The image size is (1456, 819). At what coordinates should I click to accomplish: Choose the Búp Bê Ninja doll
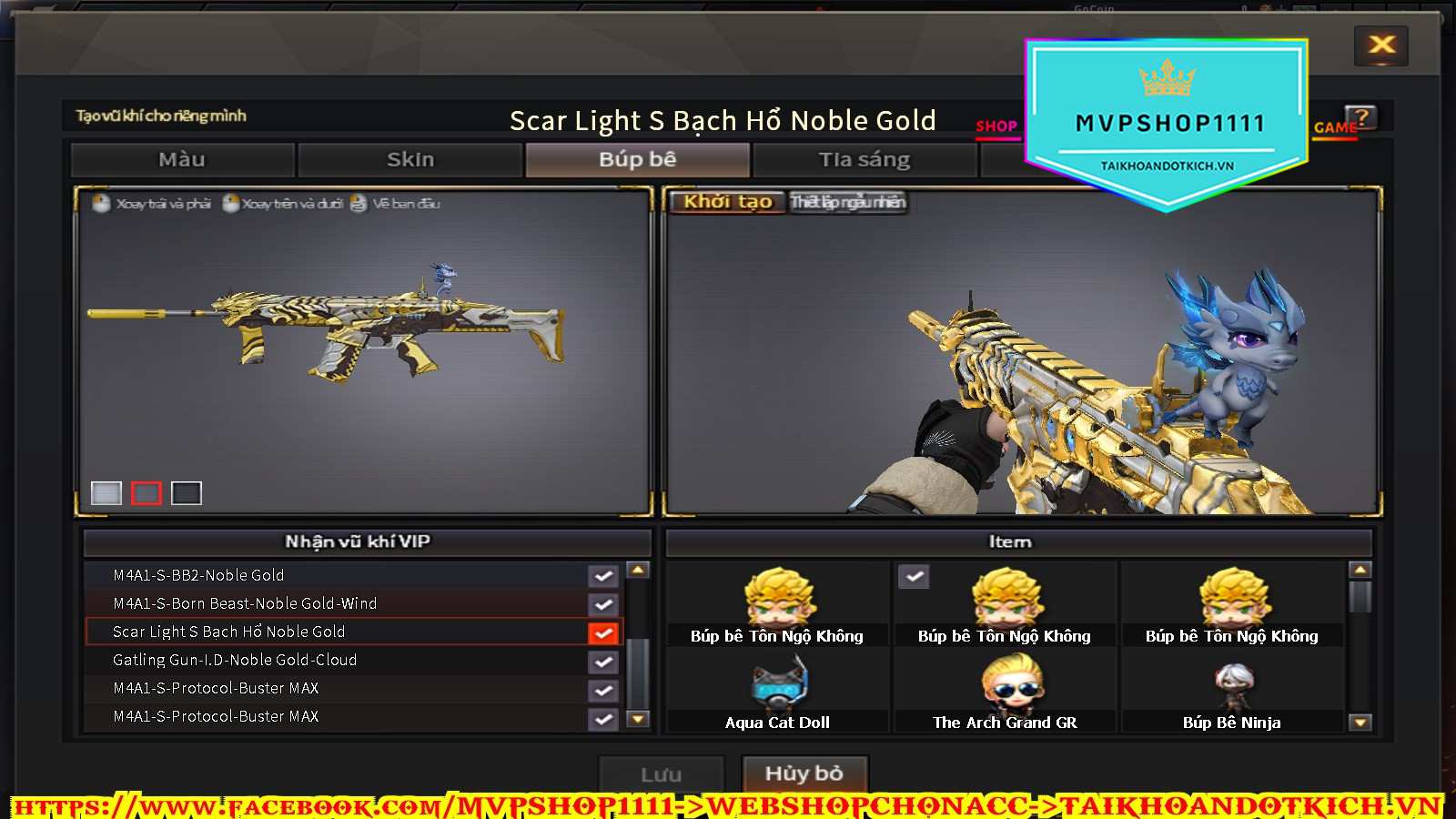1232,693
